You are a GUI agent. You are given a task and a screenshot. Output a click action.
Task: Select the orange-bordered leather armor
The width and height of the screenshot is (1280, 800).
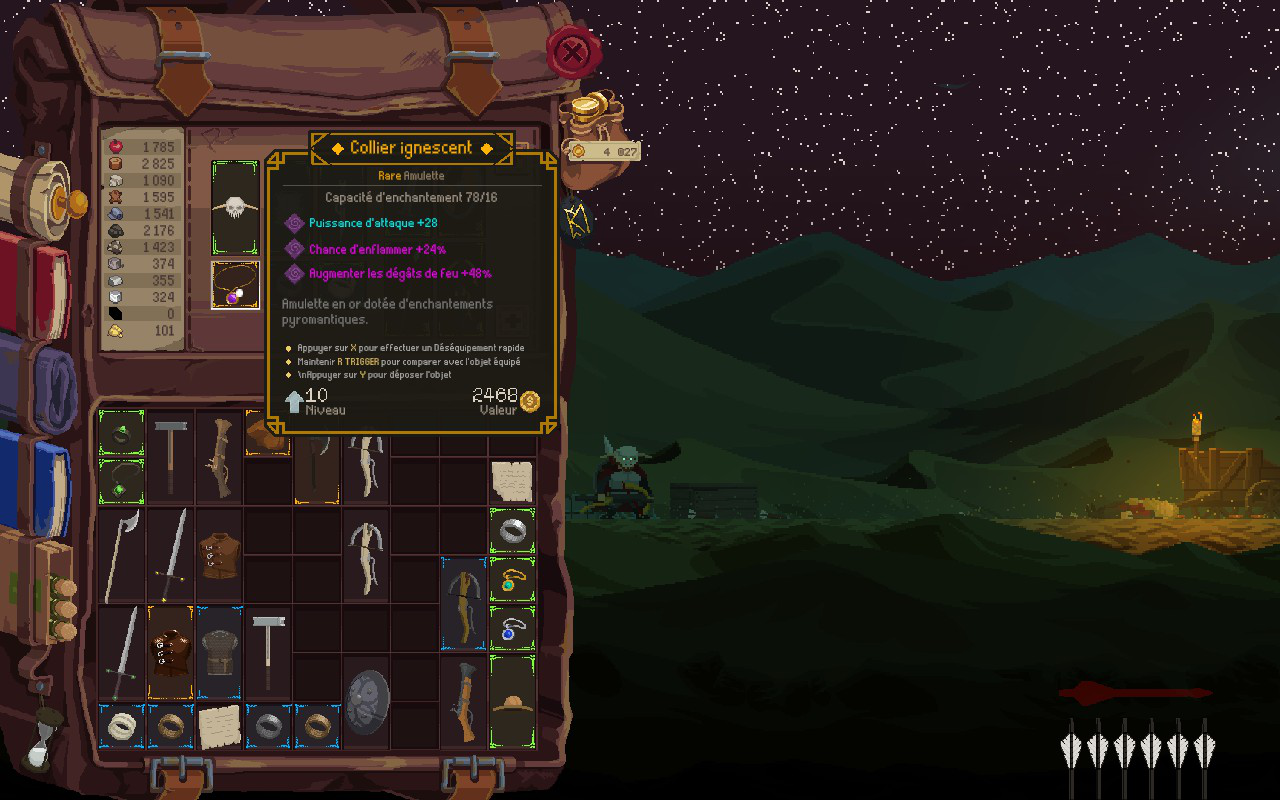170,653
